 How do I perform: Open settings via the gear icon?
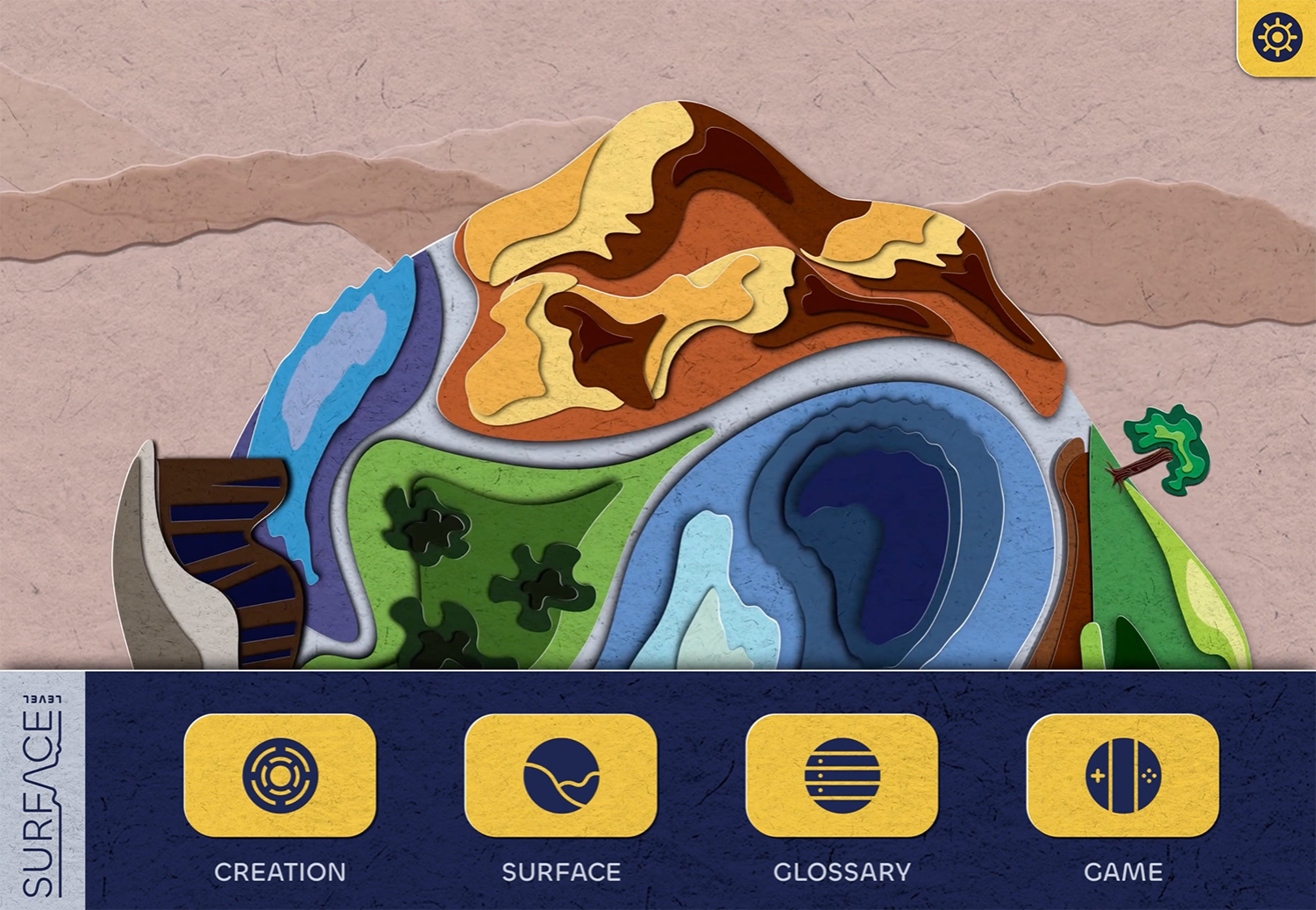tap(1277, 38)
